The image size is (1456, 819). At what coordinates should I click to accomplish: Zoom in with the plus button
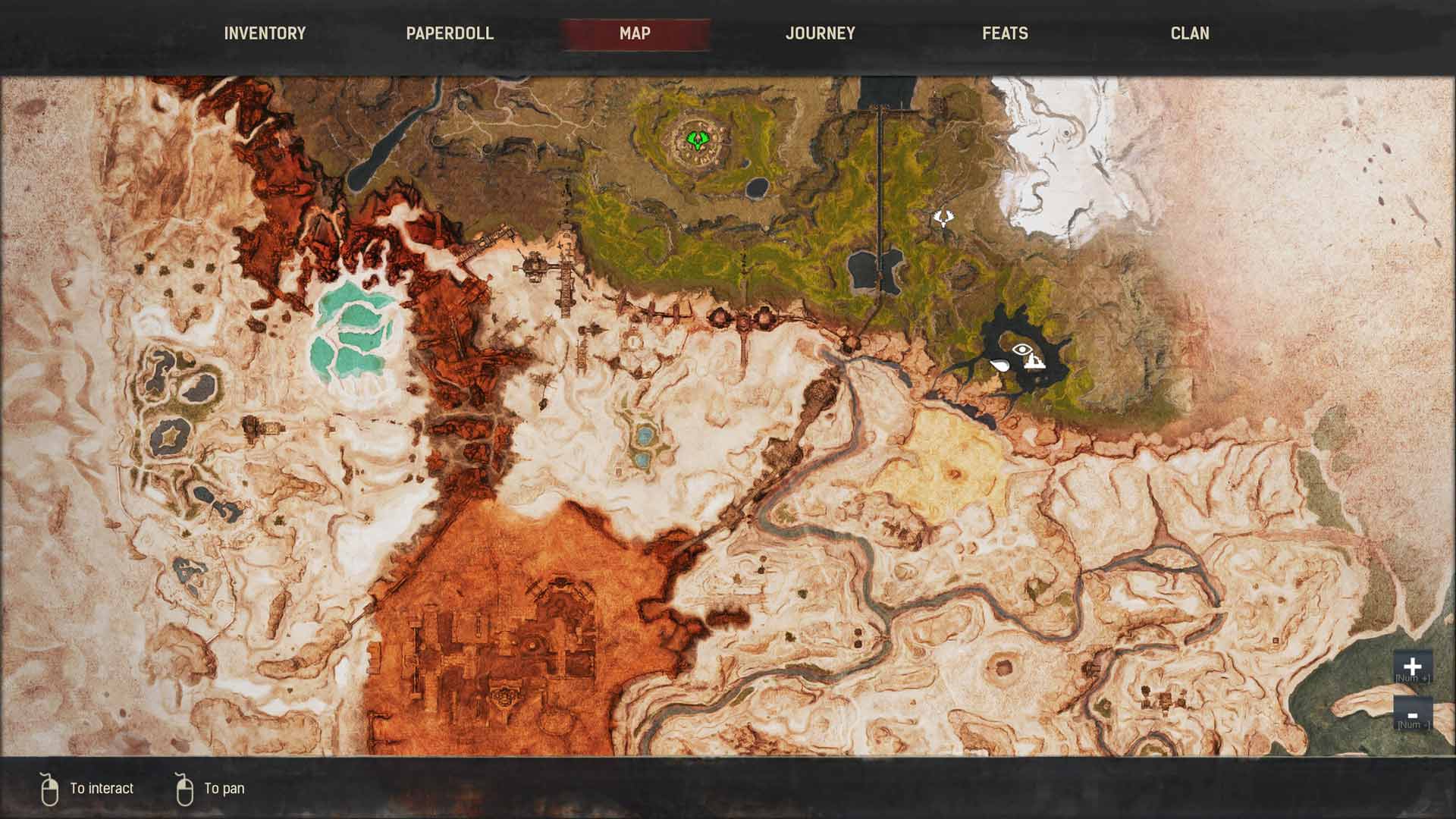pos(1412,666)
